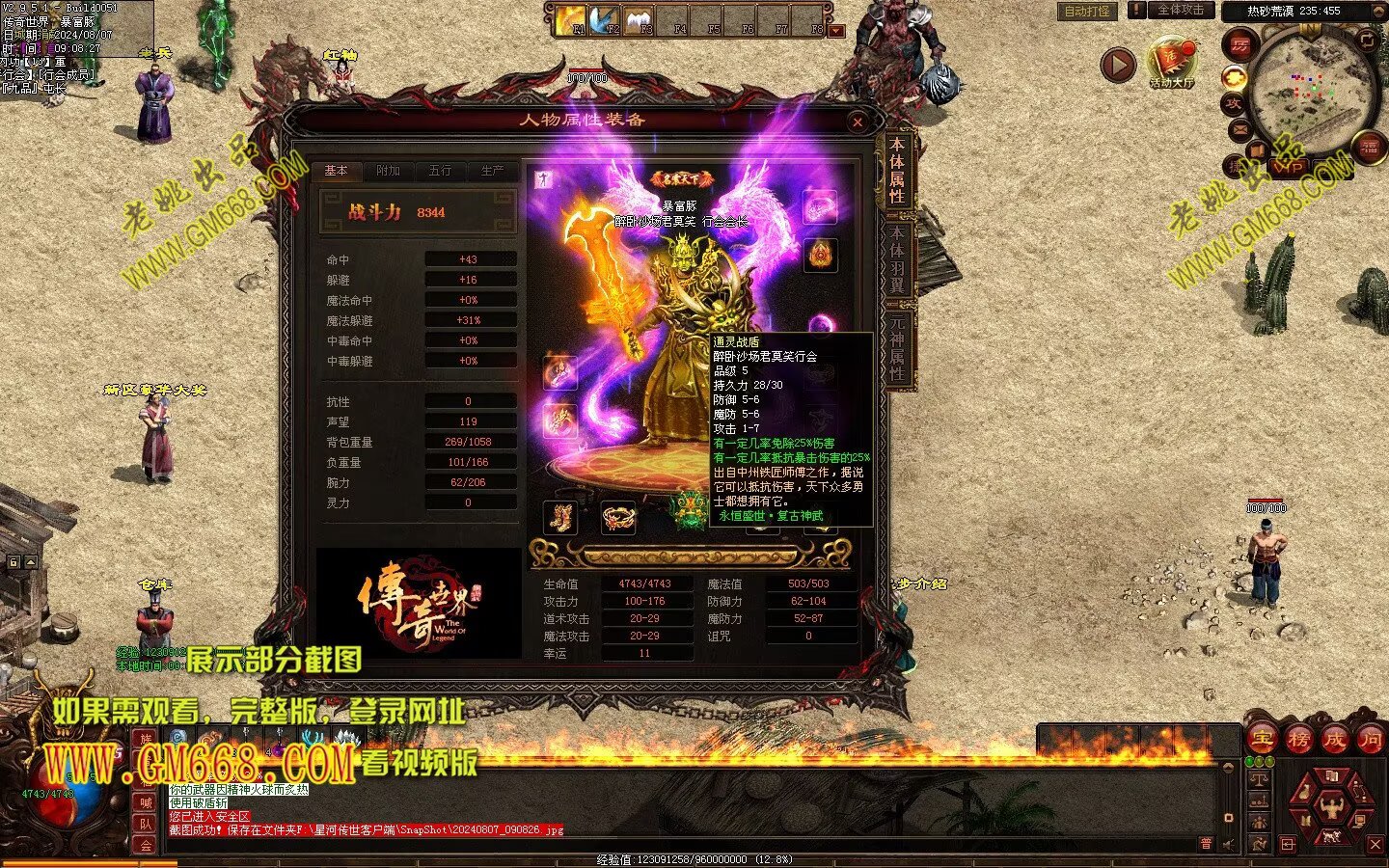The width and height of the screenshot is (1389, 868).
Task: Show the 基本 attributes tab
Action: coord(336,171)
